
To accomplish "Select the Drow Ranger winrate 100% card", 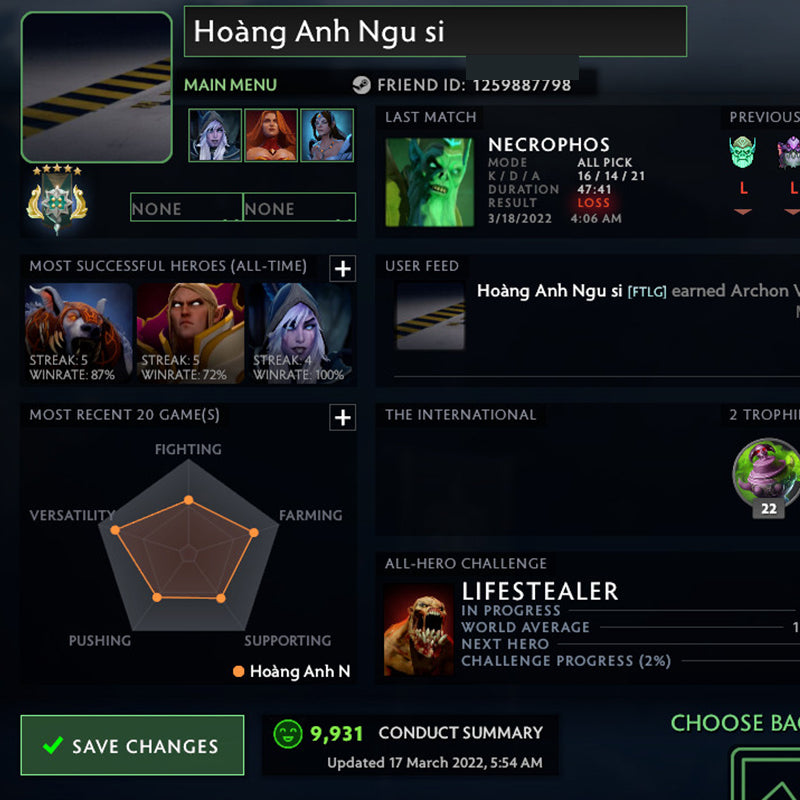I will 302,335.
